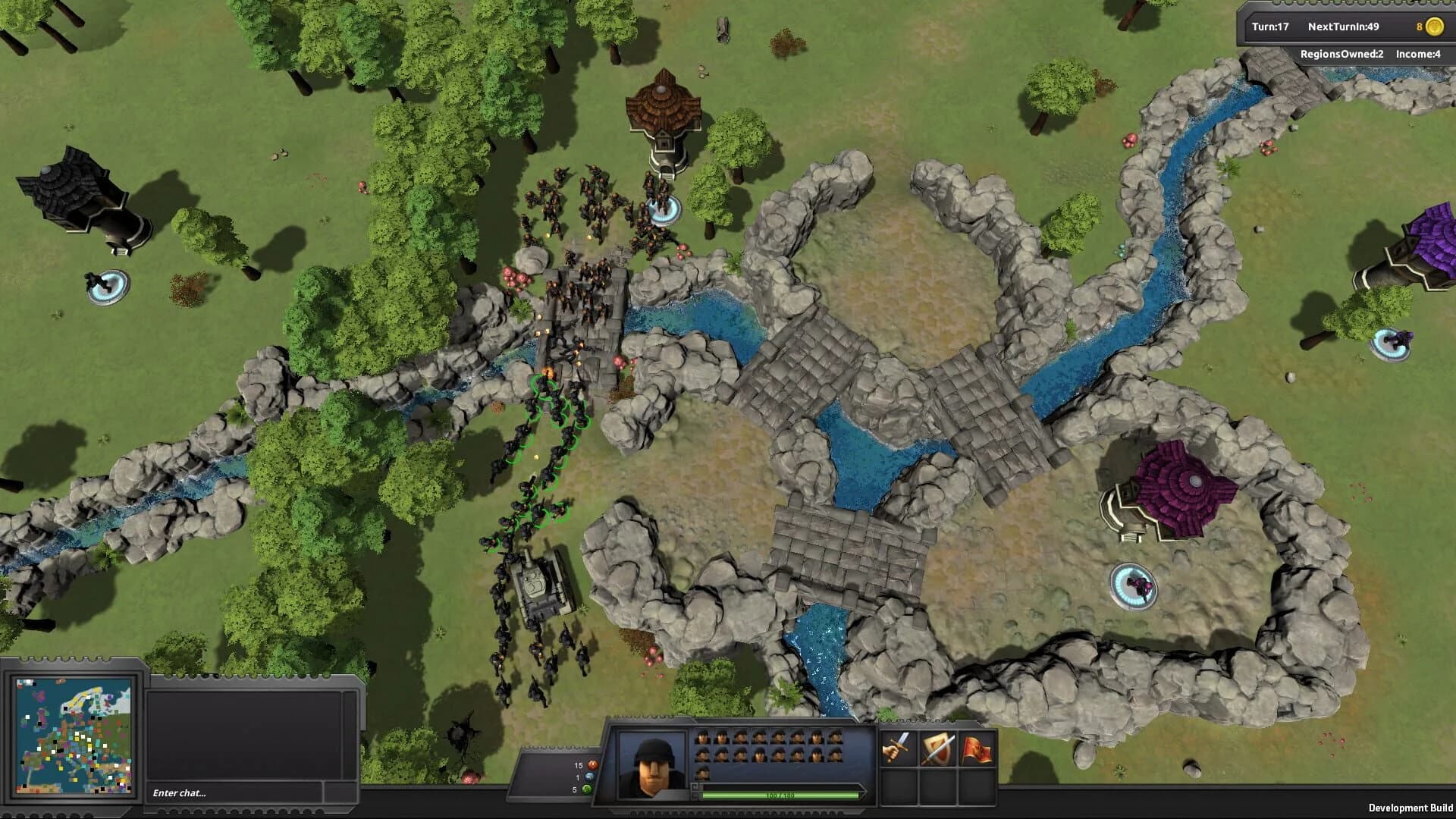Select the red flag rally icon
This screenshot has width=1456, height=819.
point(975,748)
